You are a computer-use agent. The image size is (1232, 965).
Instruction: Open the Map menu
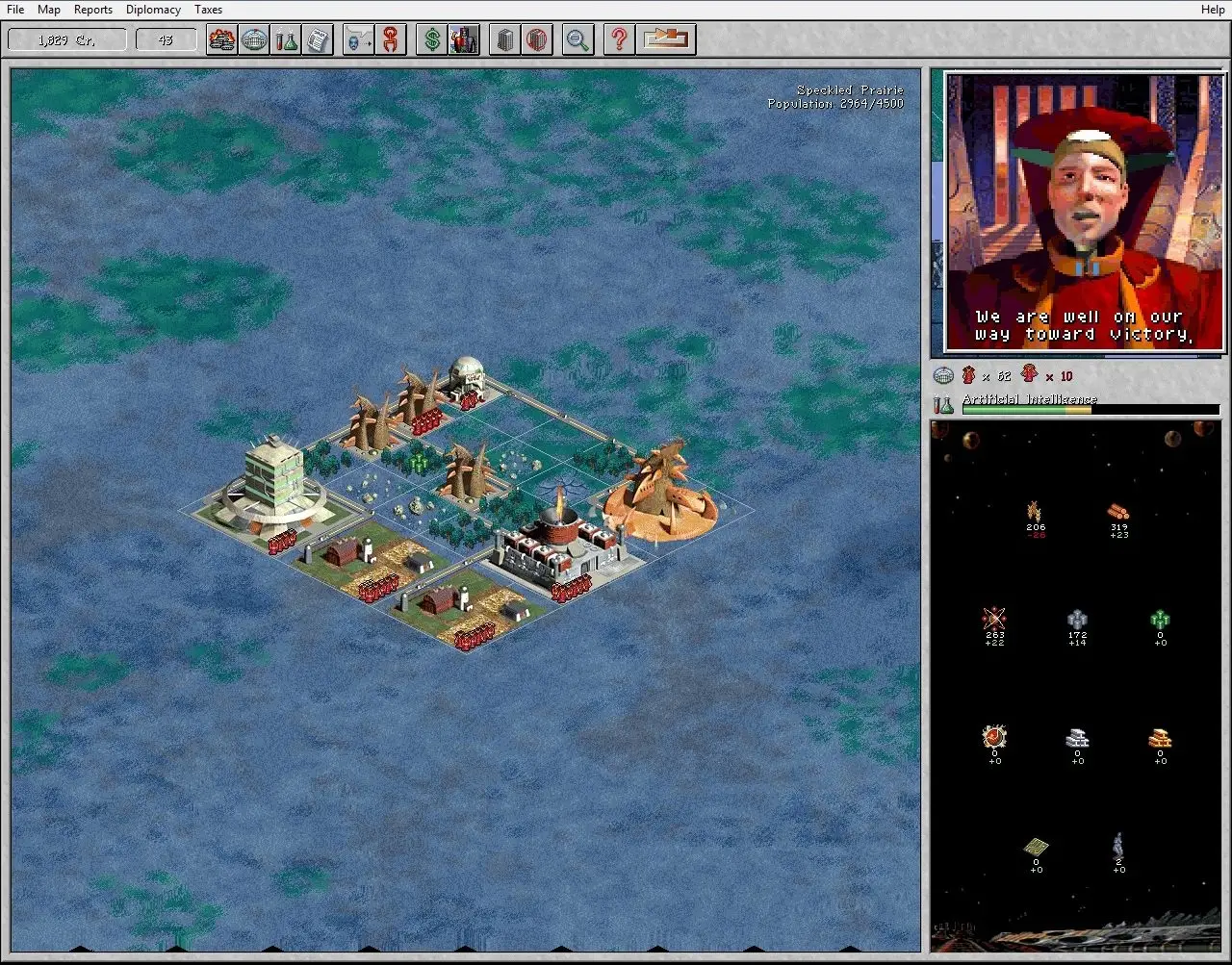49,10
